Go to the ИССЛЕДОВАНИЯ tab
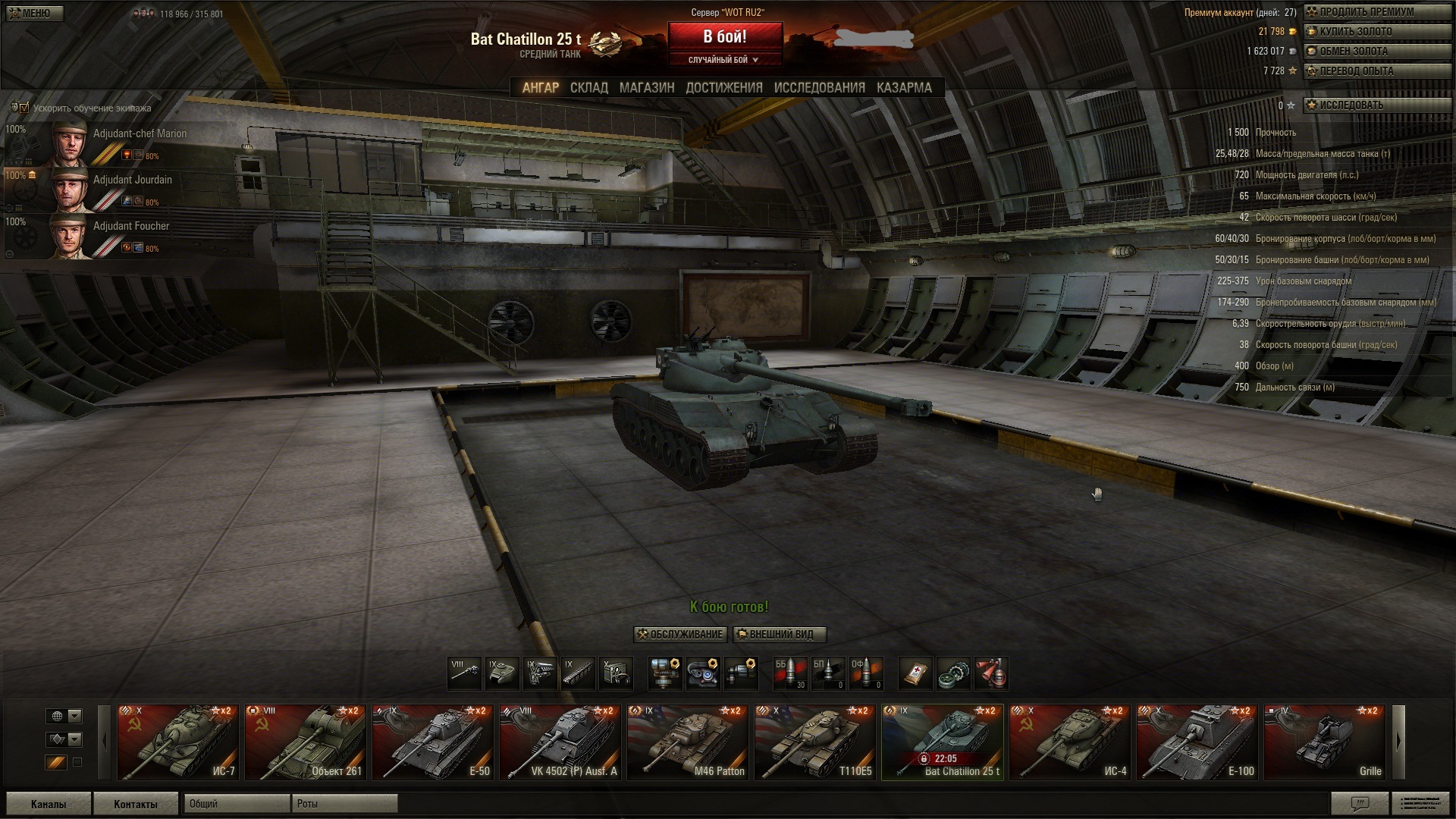Viewport: 1456px width, 819px height. coord(819,88)
